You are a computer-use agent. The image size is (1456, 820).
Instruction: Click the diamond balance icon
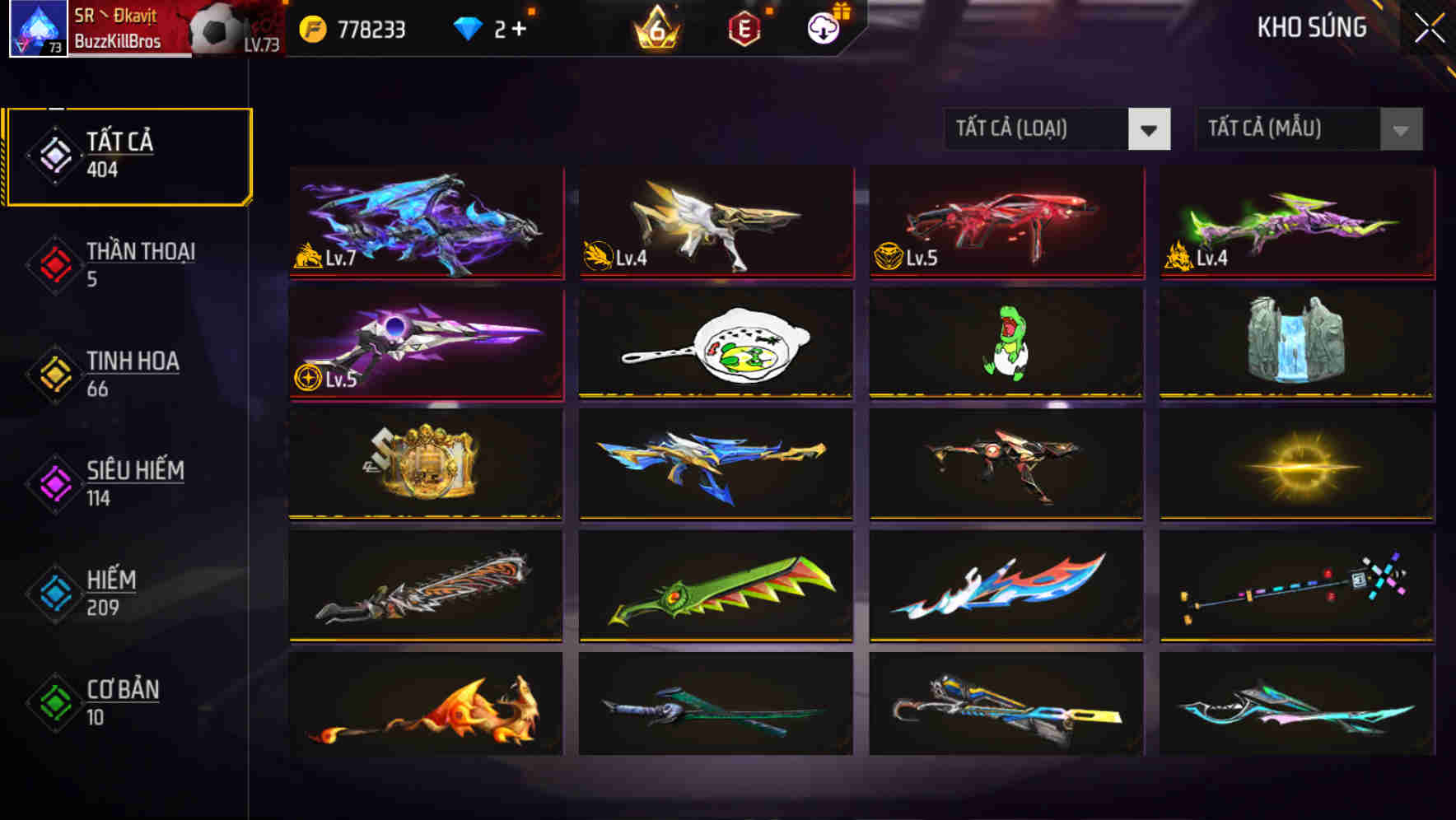pyautogui.click(x=468, y=27)
